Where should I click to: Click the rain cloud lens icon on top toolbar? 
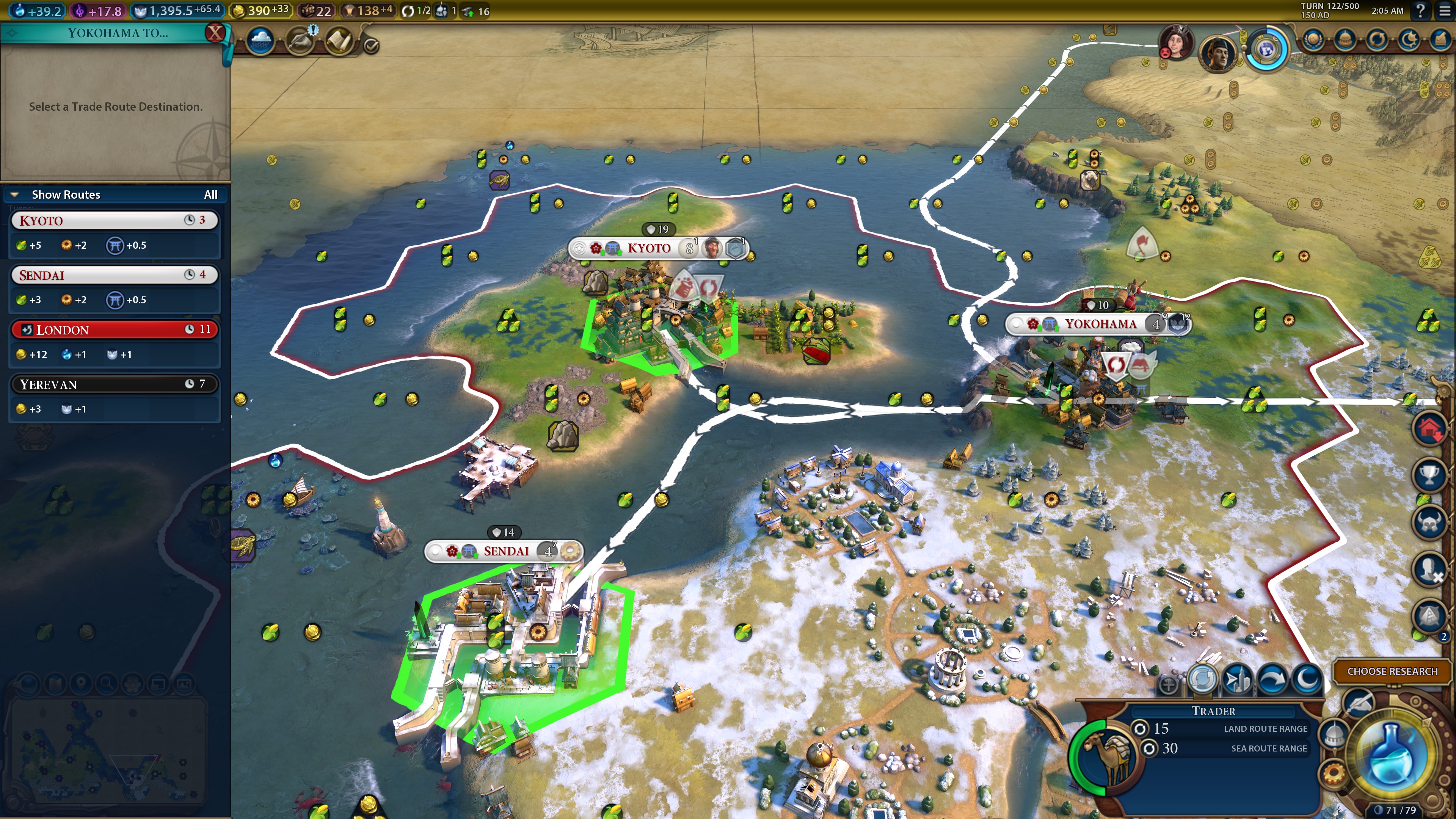(260, 42)
